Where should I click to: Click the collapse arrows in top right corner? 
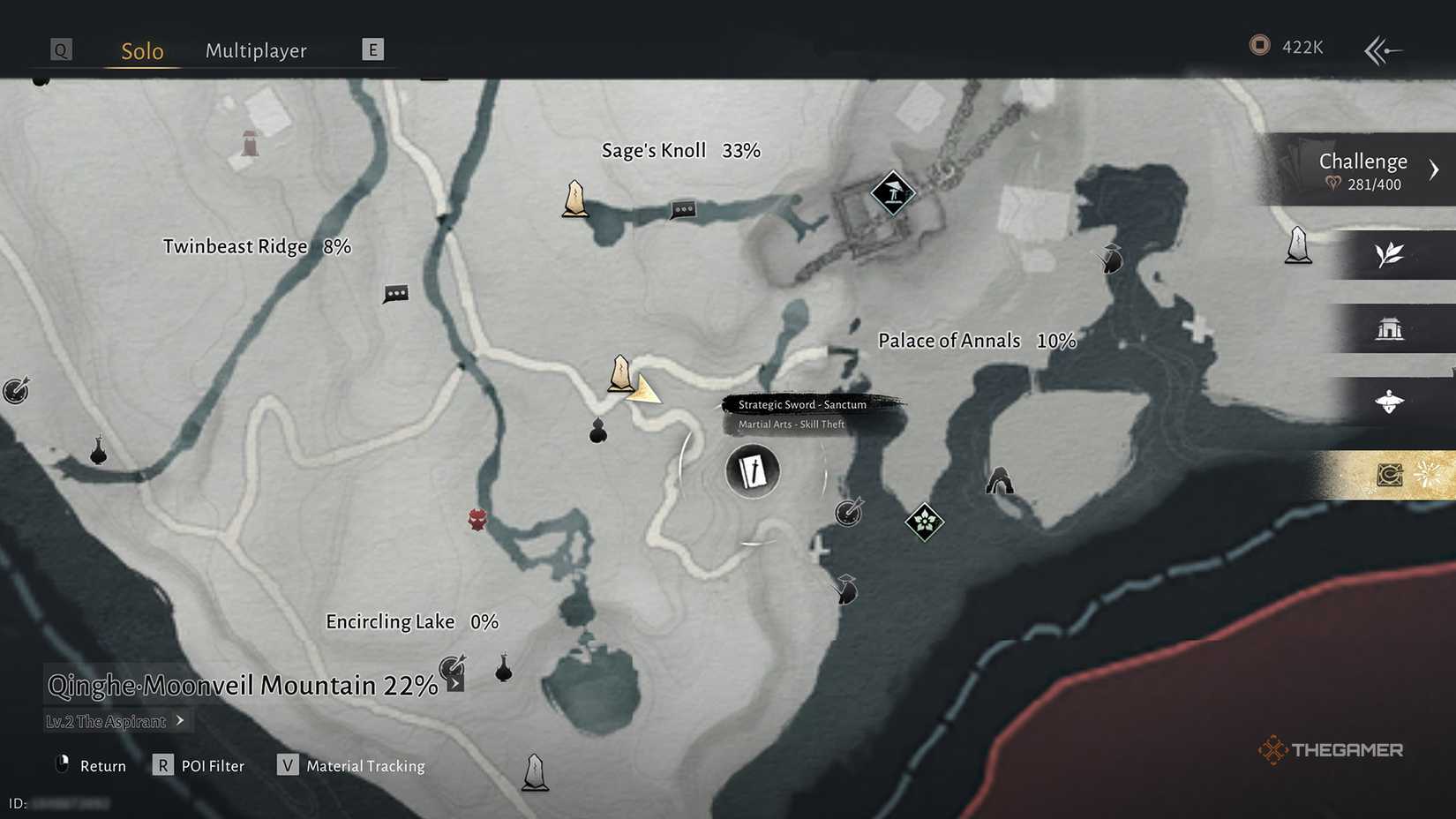click(1381, 50)
